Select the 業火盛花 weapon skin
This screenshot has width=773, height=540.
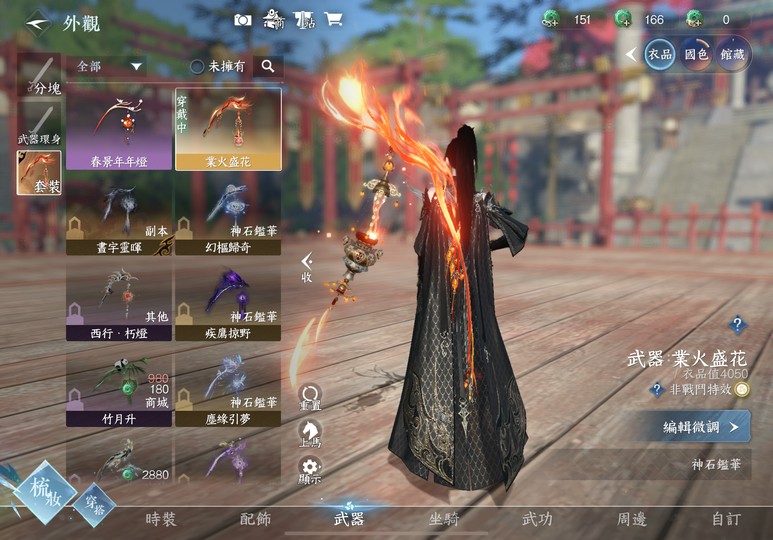[228, 129]
